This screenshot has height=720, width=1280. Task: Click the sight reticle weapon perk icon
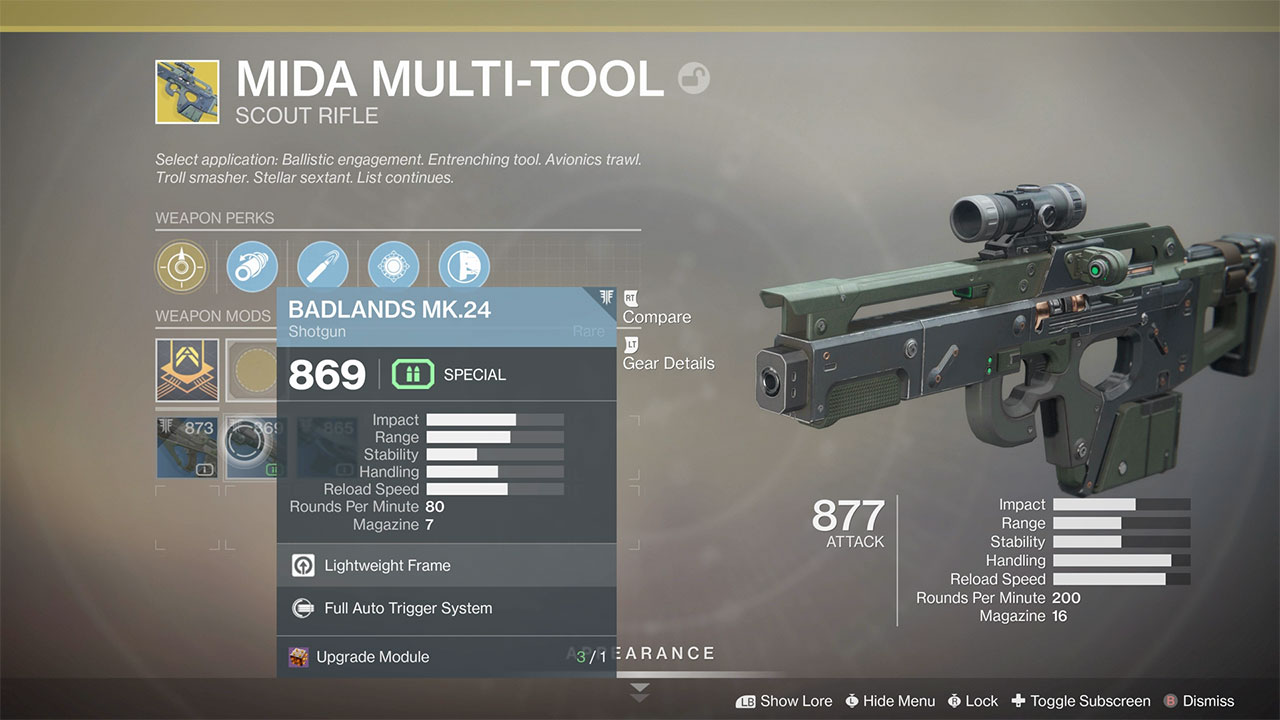tap(393, 266)
